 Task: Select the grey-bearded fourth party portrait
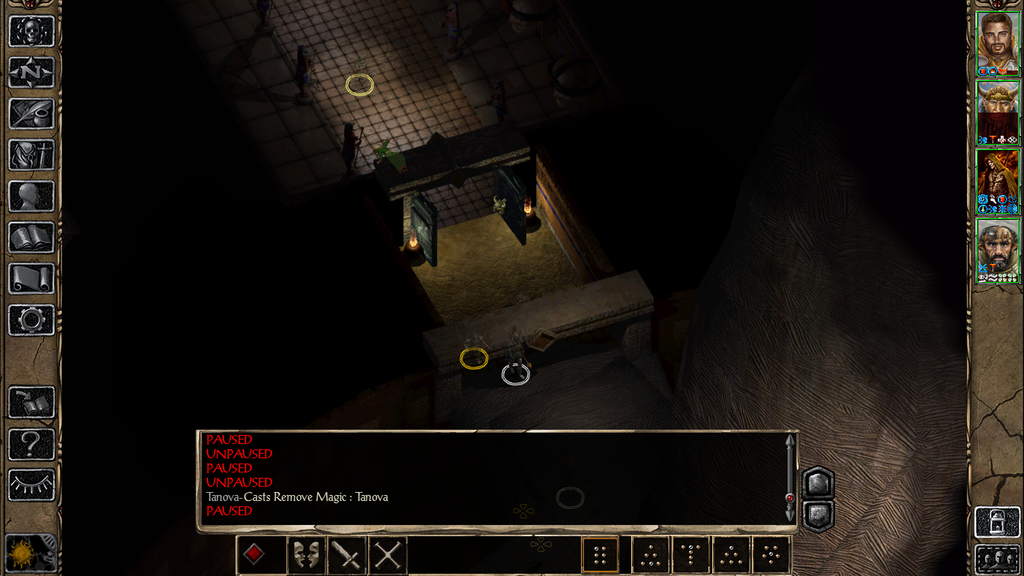[997, 250]
